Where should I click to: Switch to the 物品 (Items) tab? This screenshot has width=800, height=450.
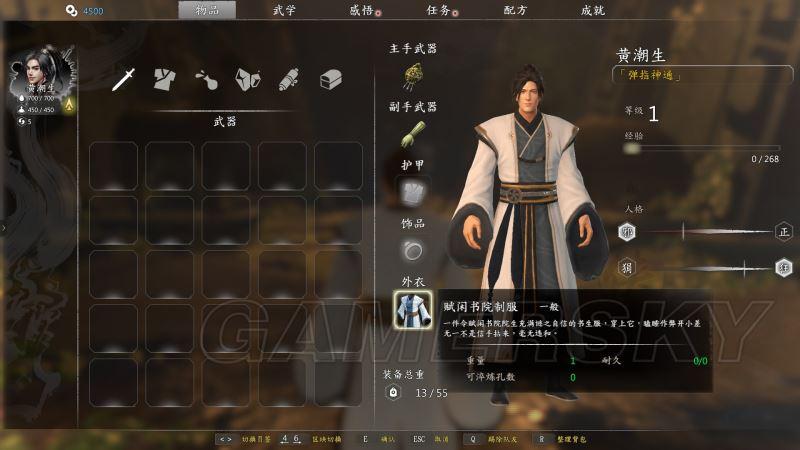point(207,10)
